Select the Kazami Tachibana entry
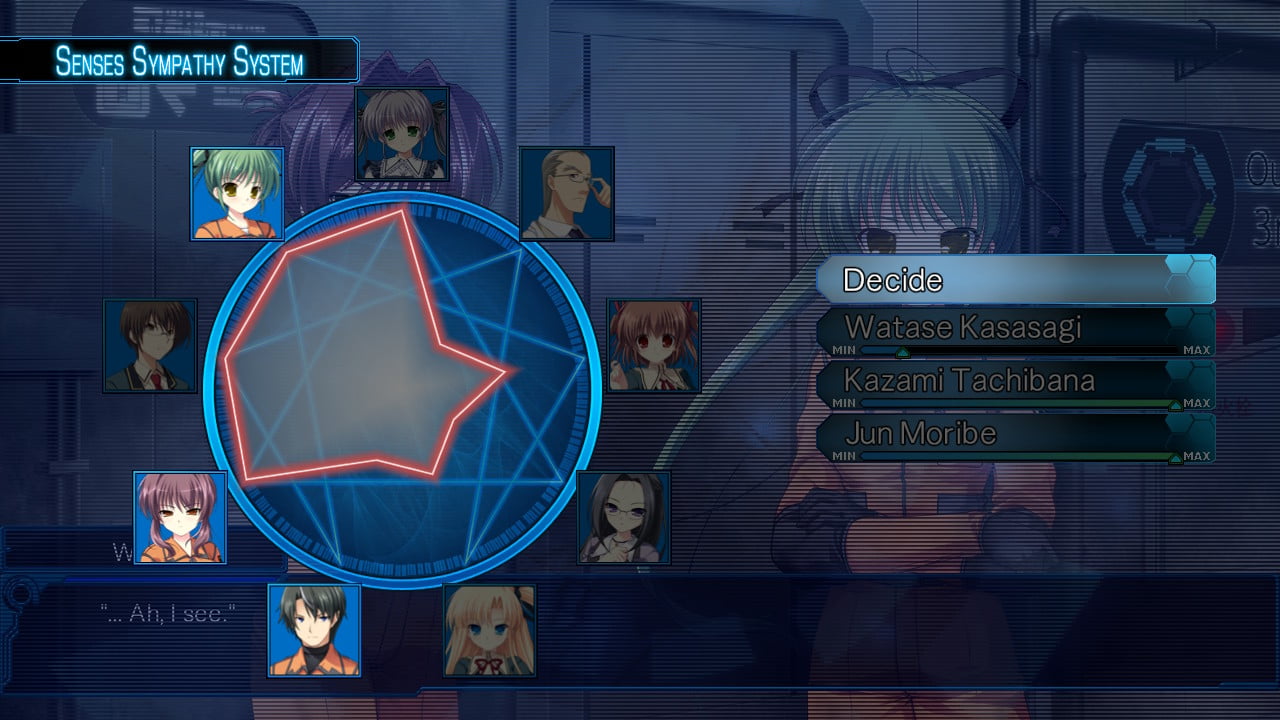1280x720 pixels. (x=1015, y=381)
